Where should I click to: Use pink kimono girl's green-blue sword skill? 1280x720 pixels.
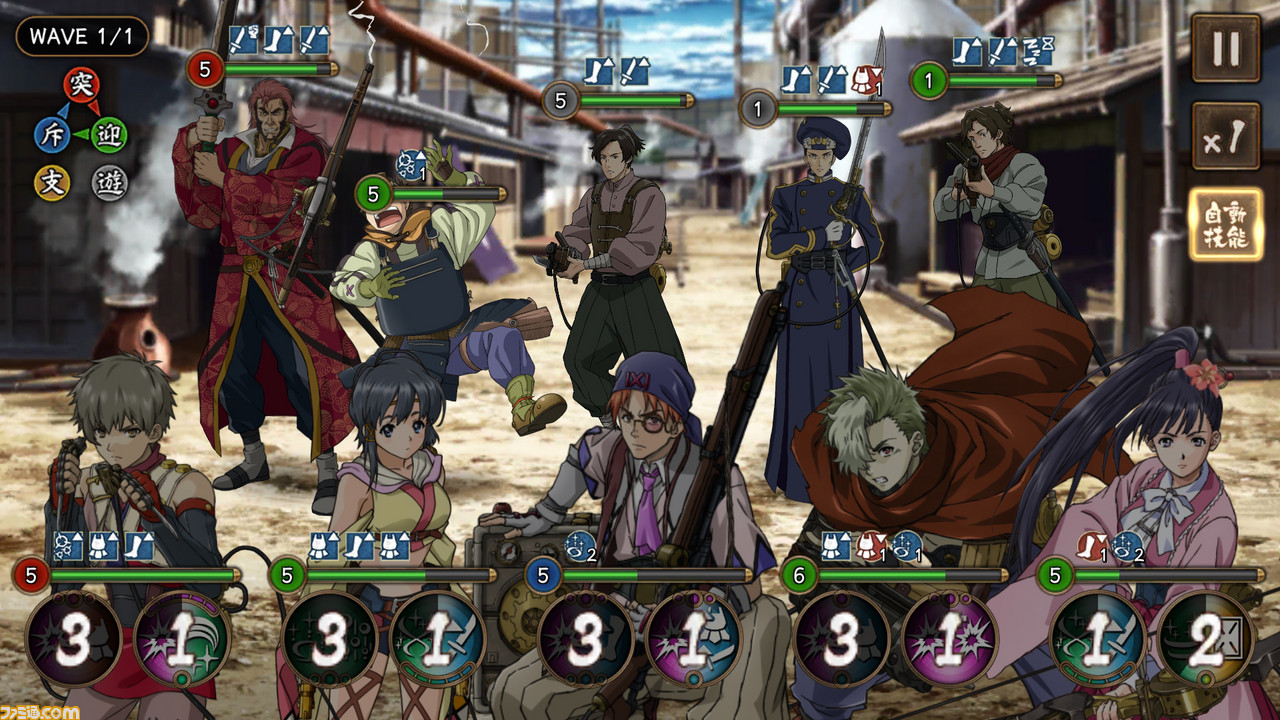pyautogui.click(x=1097, y=640)
